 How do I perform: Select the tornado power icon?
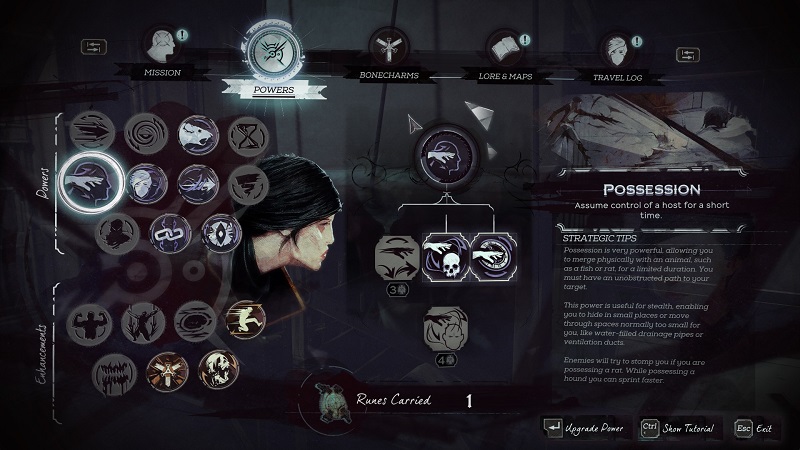tap(247, 184)
